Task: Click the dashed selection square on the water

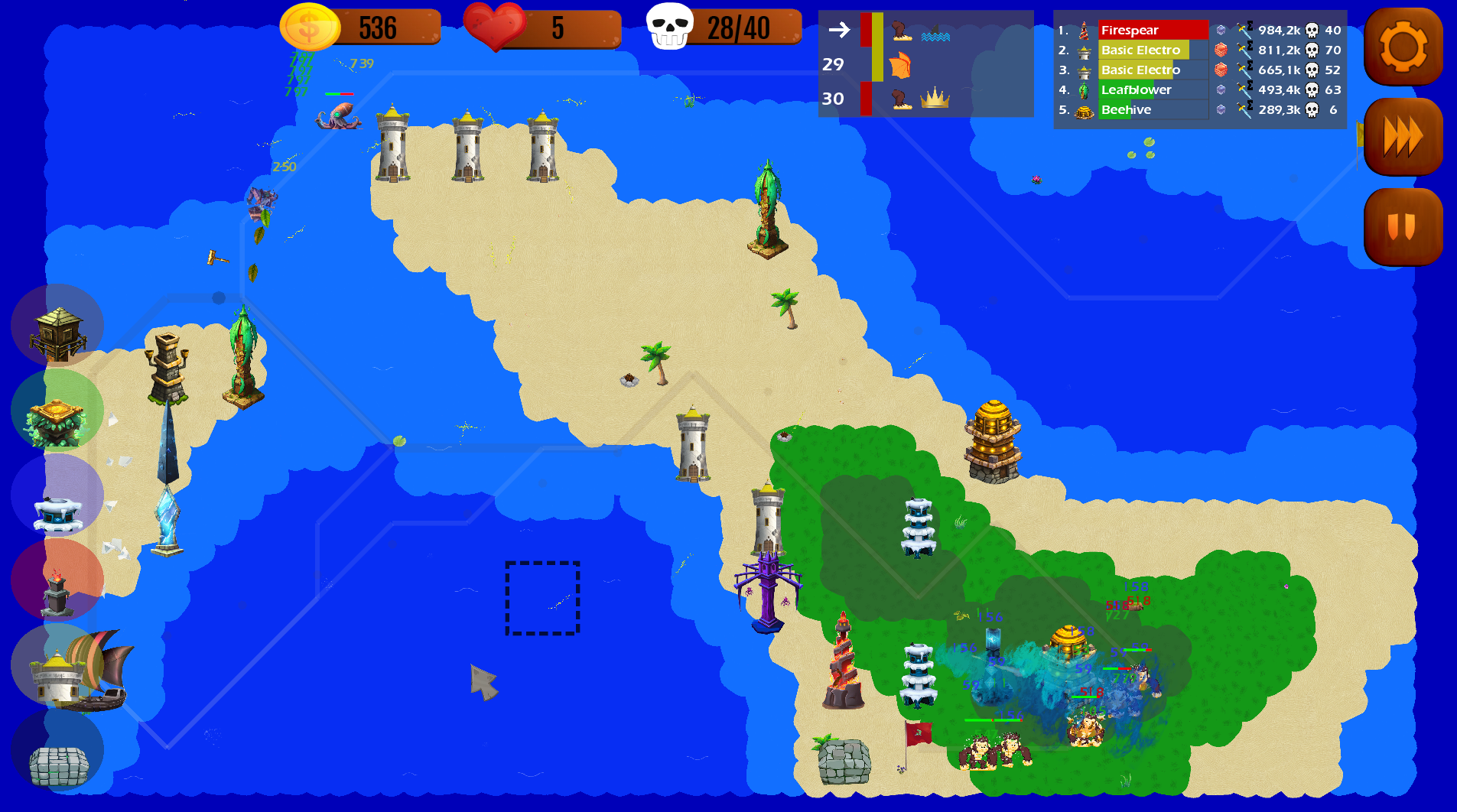Action: pyautogui.click(x=543, y=599)
